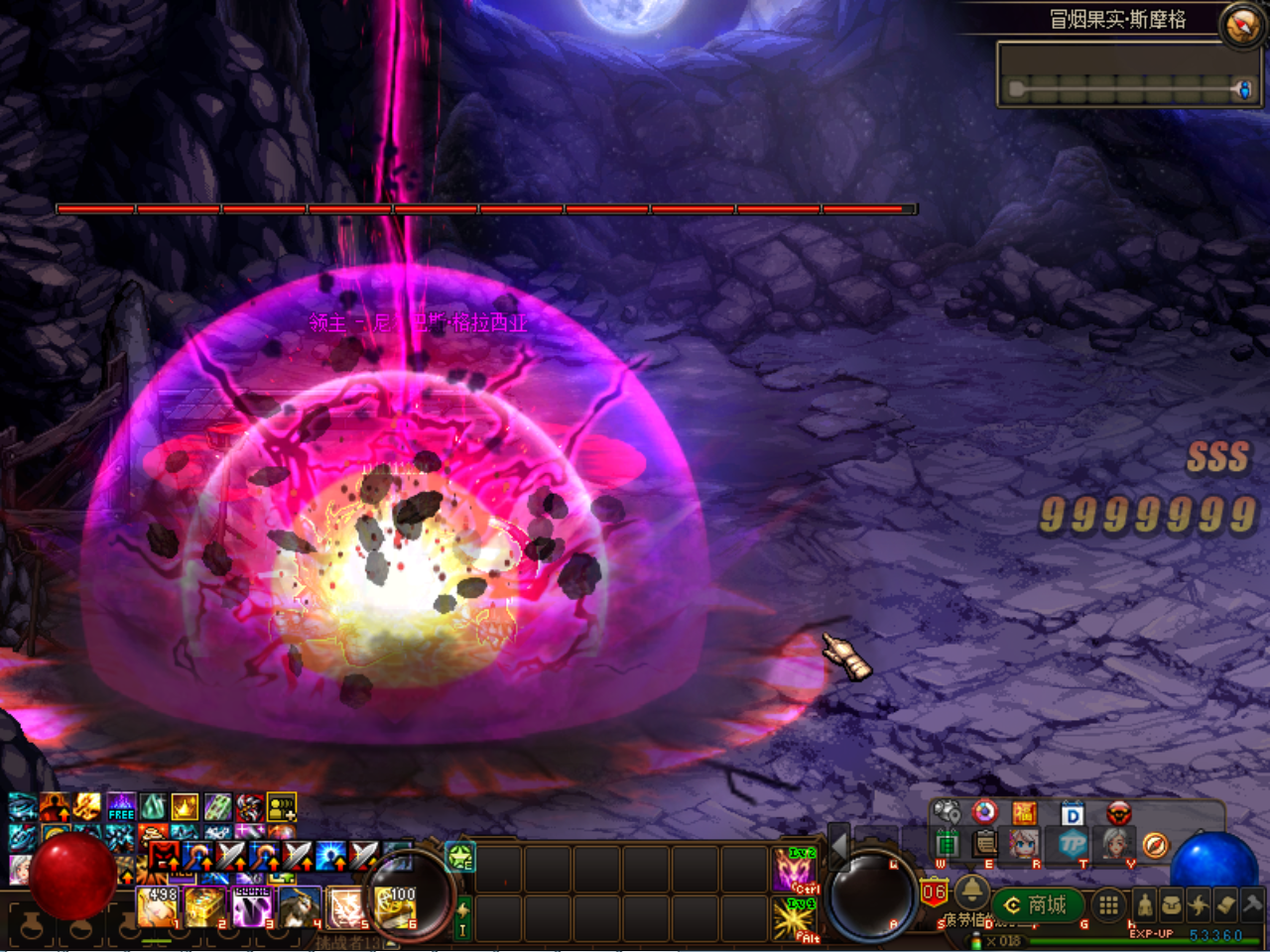The image size is (1270, 952).
Task: Open the quest clipboard icon labeled E
Action: click(983, 845)
